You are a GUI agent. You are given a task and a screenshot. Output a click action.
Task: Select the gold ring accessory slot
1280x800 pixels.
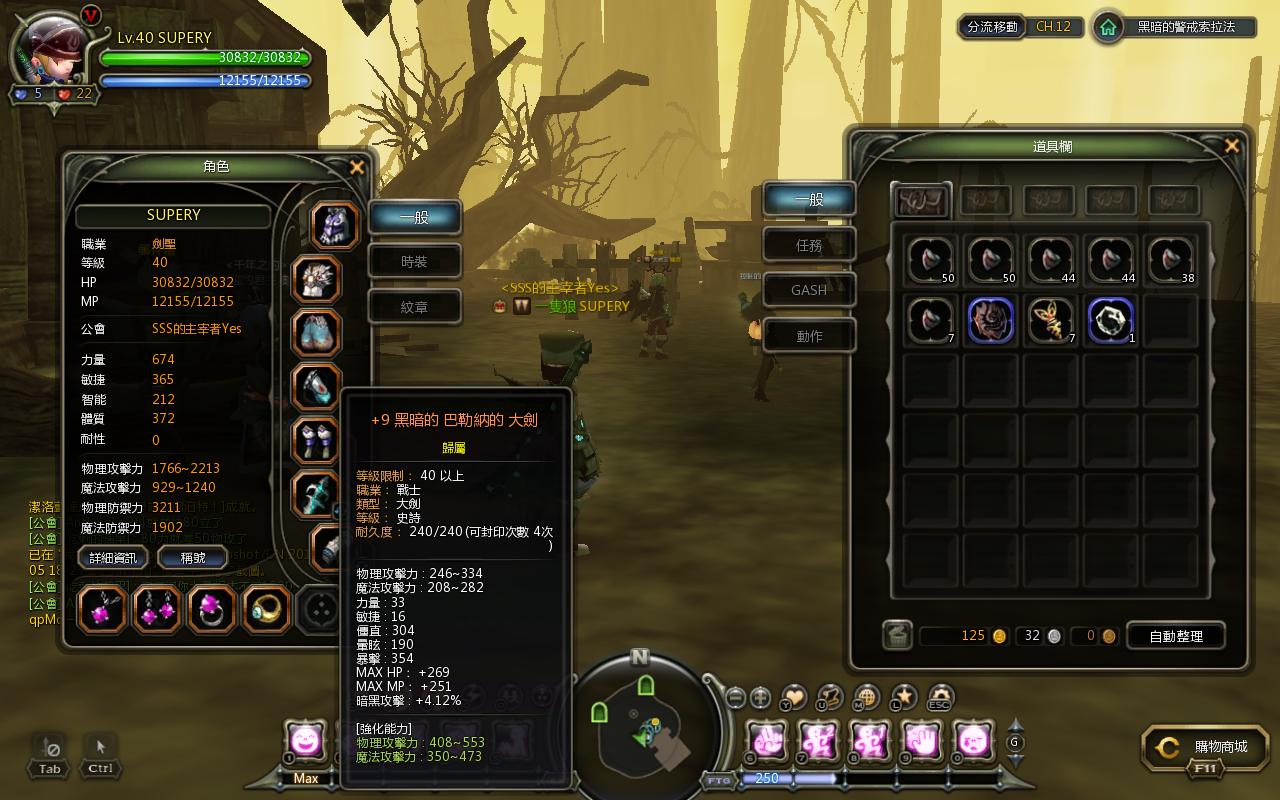pyautogui.click(x=266, y=609)
